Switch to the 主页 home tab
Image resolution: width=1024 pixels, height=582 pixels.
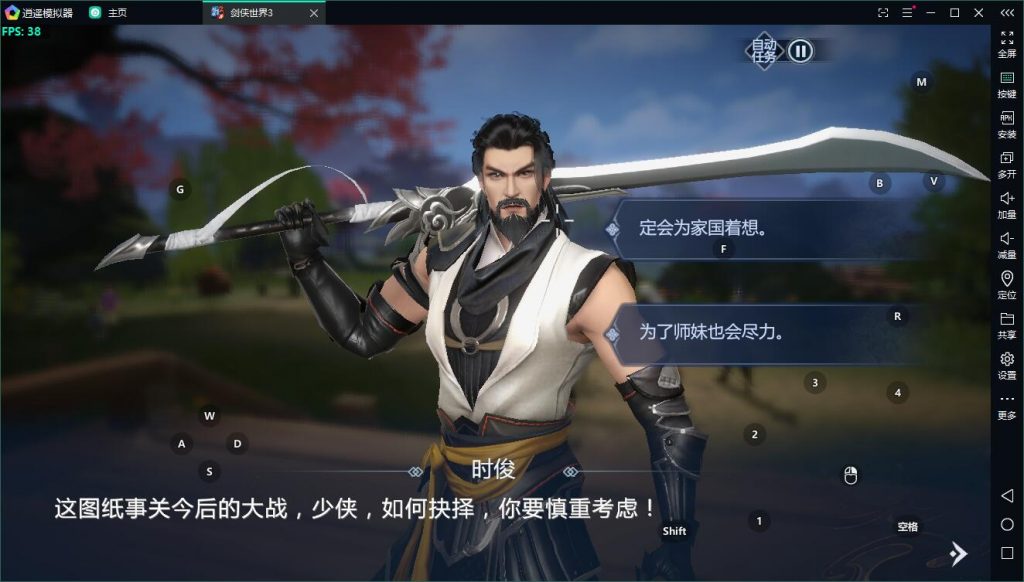tap(116, 13)
